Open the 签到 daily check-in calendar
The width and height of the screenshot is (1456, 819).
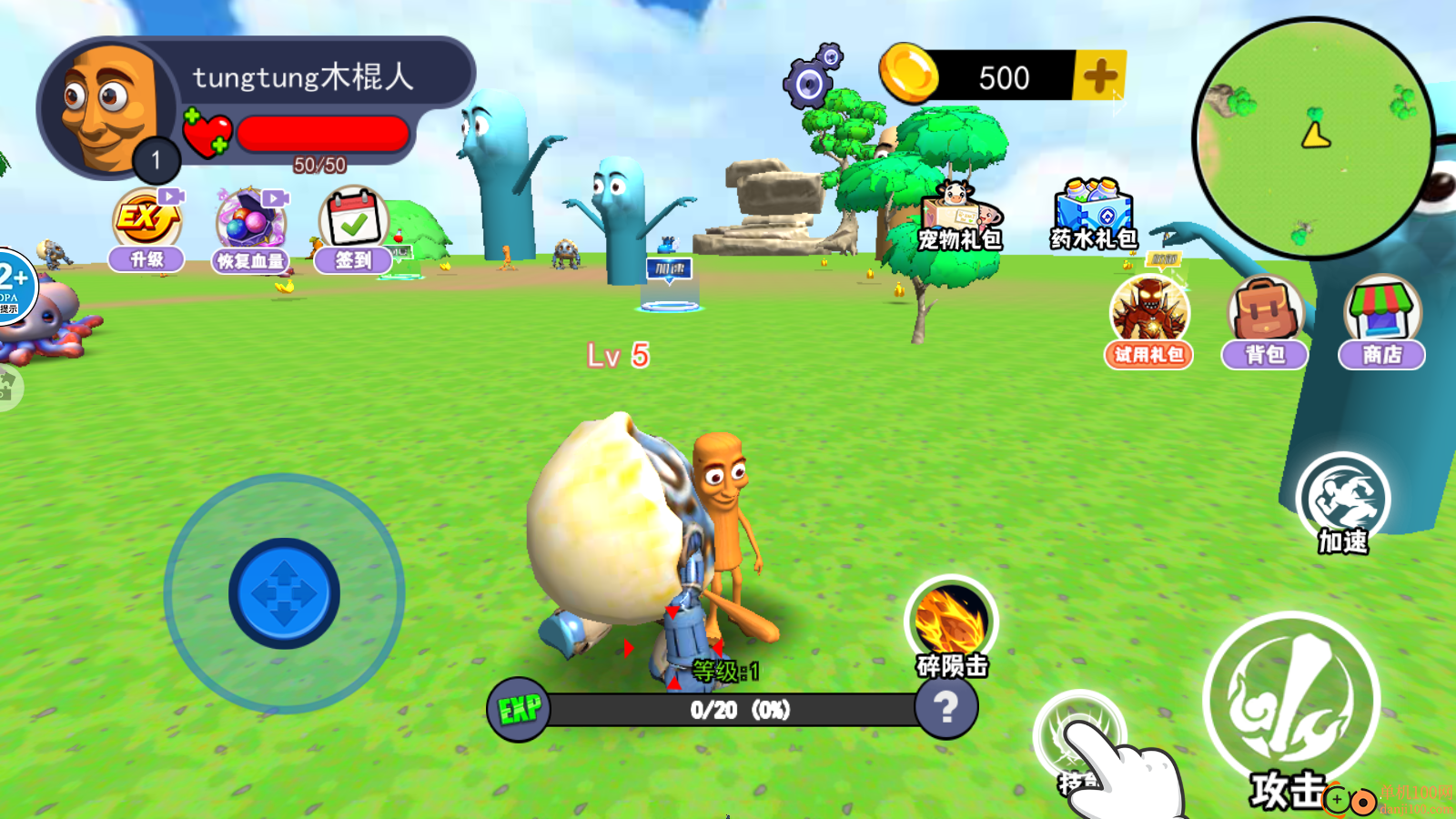click(354, 229)
